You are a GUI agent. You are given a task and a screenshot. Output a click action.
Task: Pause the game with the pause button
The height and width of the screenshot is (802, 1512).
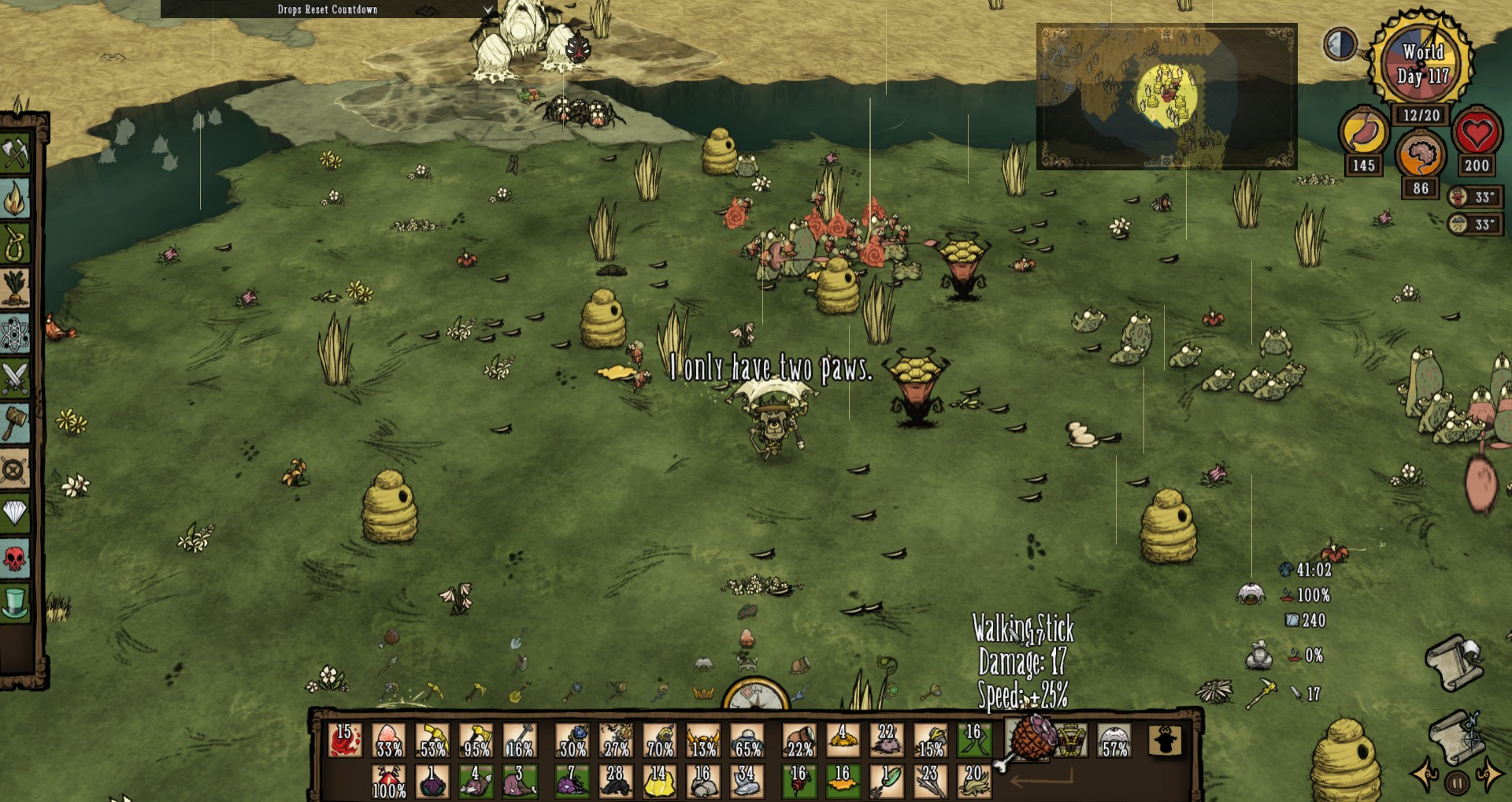pyautogui.click(x=1457, y=783)
